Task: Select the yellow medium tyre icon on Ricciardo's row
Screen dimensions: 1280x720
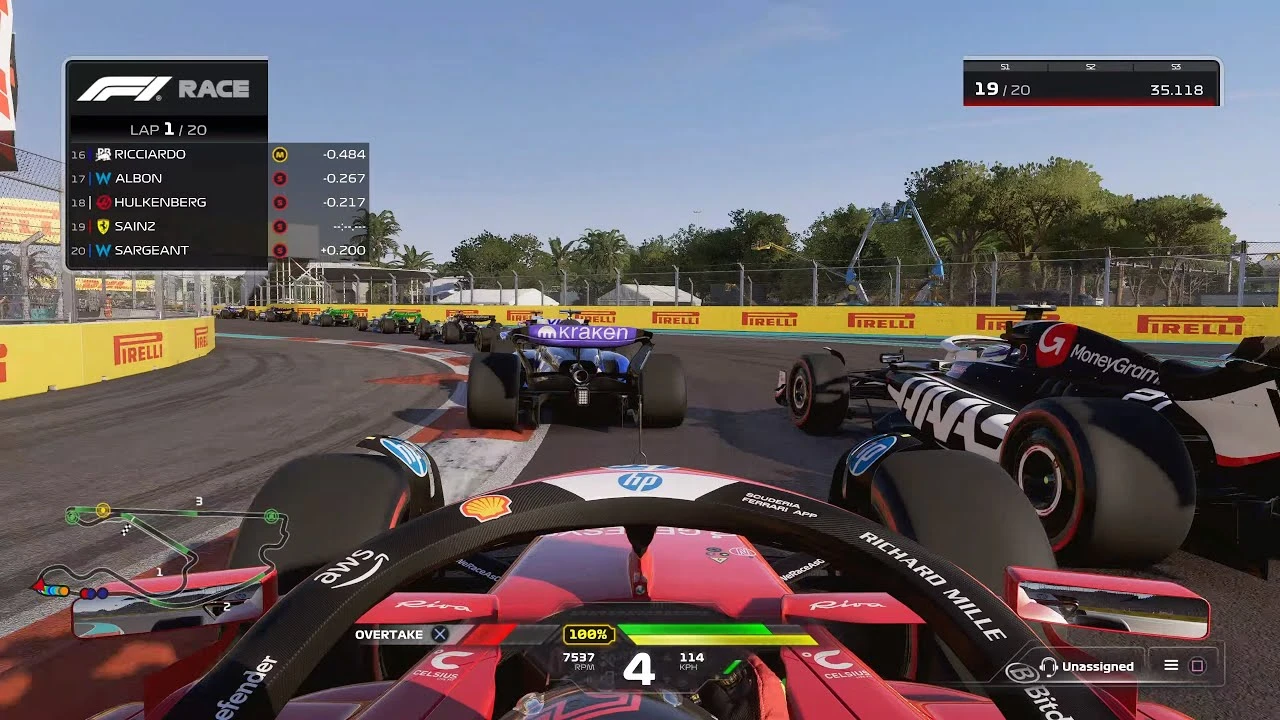Action: pyautogui.click(x=280, y=153)
